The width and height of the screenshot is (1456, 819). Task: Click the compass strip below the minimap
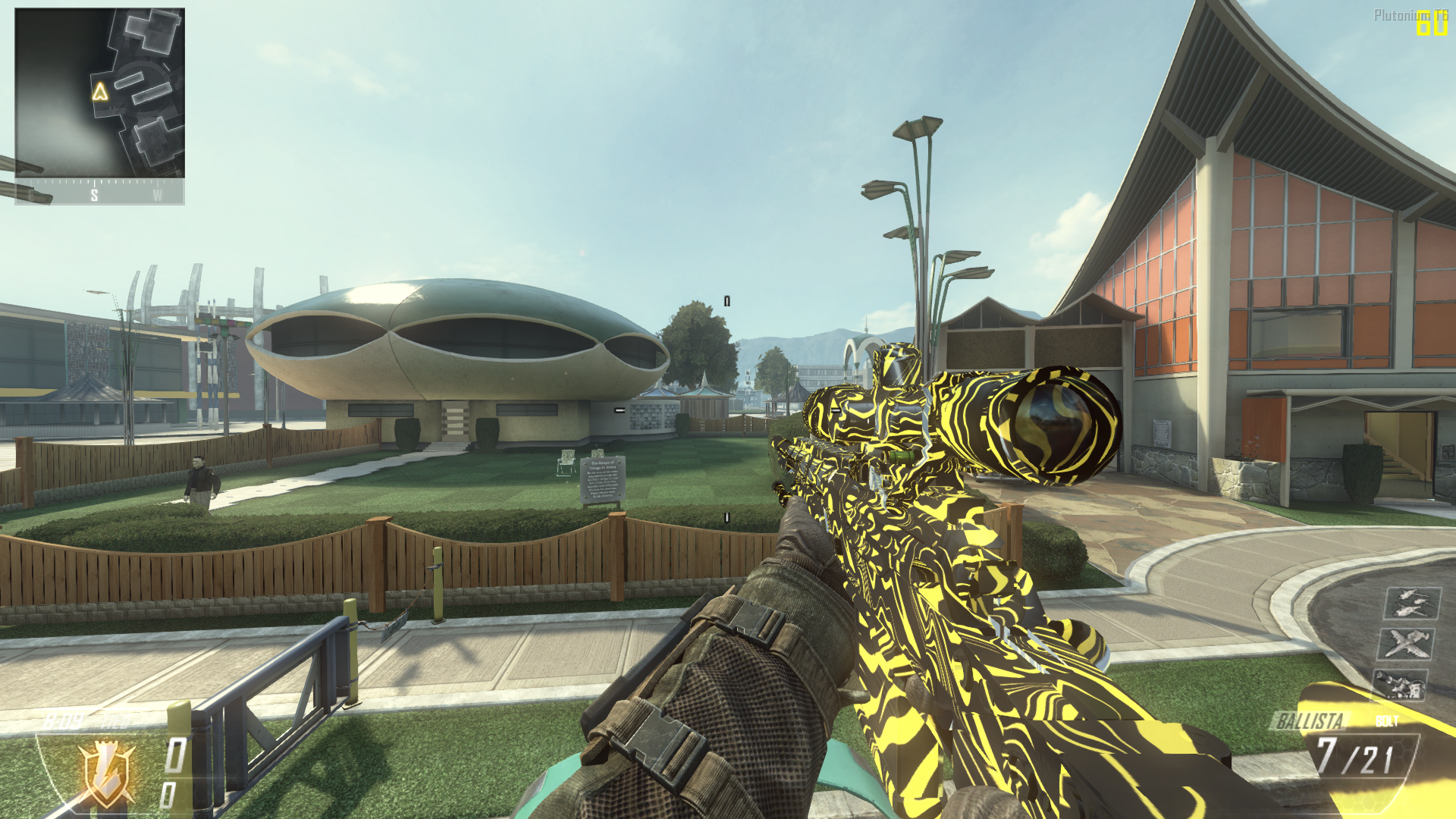tap(99, 193)
